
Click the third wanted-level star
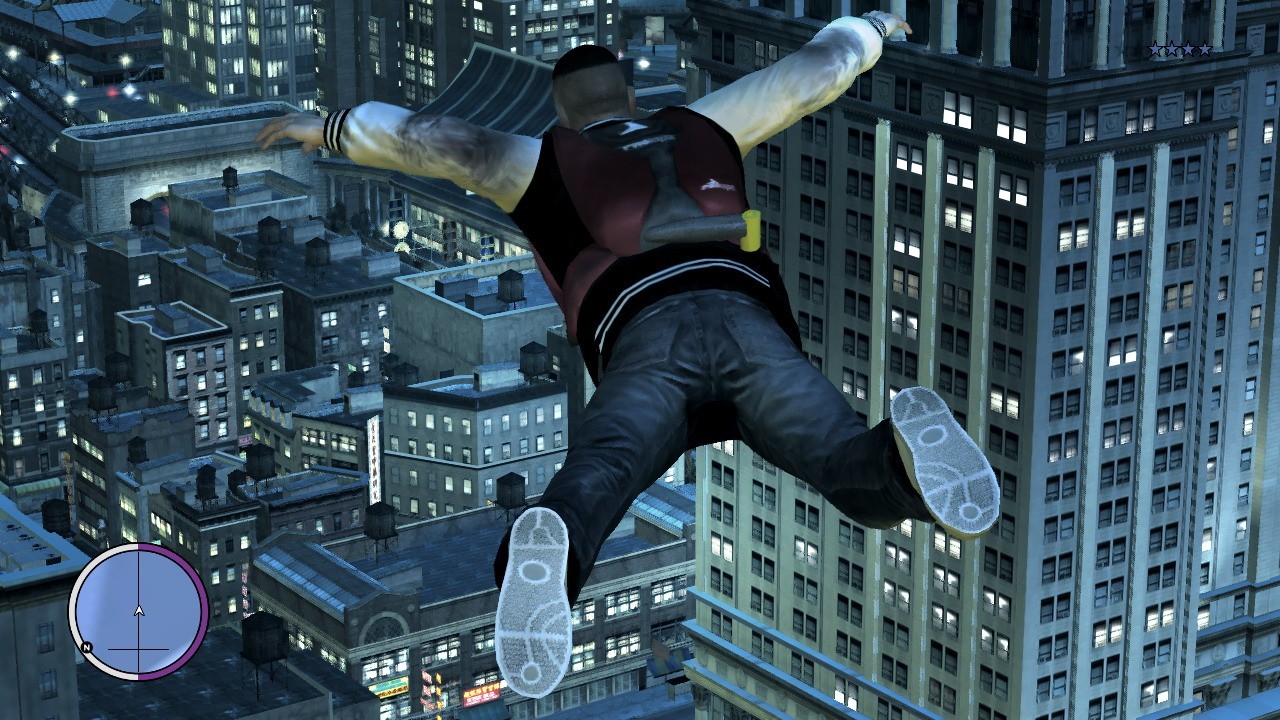(x=1188, y=47)
